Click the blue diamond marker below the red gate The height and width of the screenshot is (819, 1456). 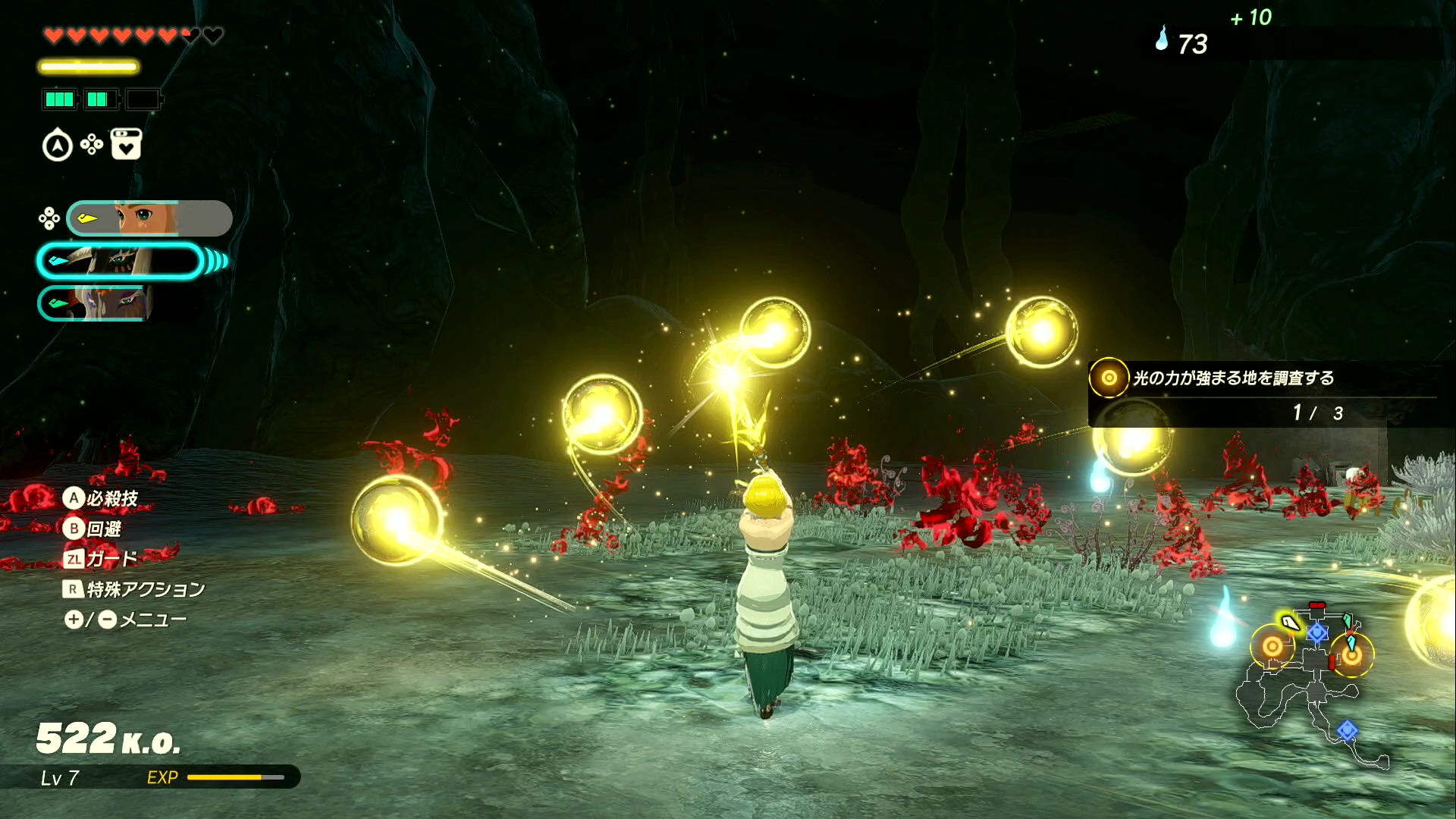[1317, 632]
